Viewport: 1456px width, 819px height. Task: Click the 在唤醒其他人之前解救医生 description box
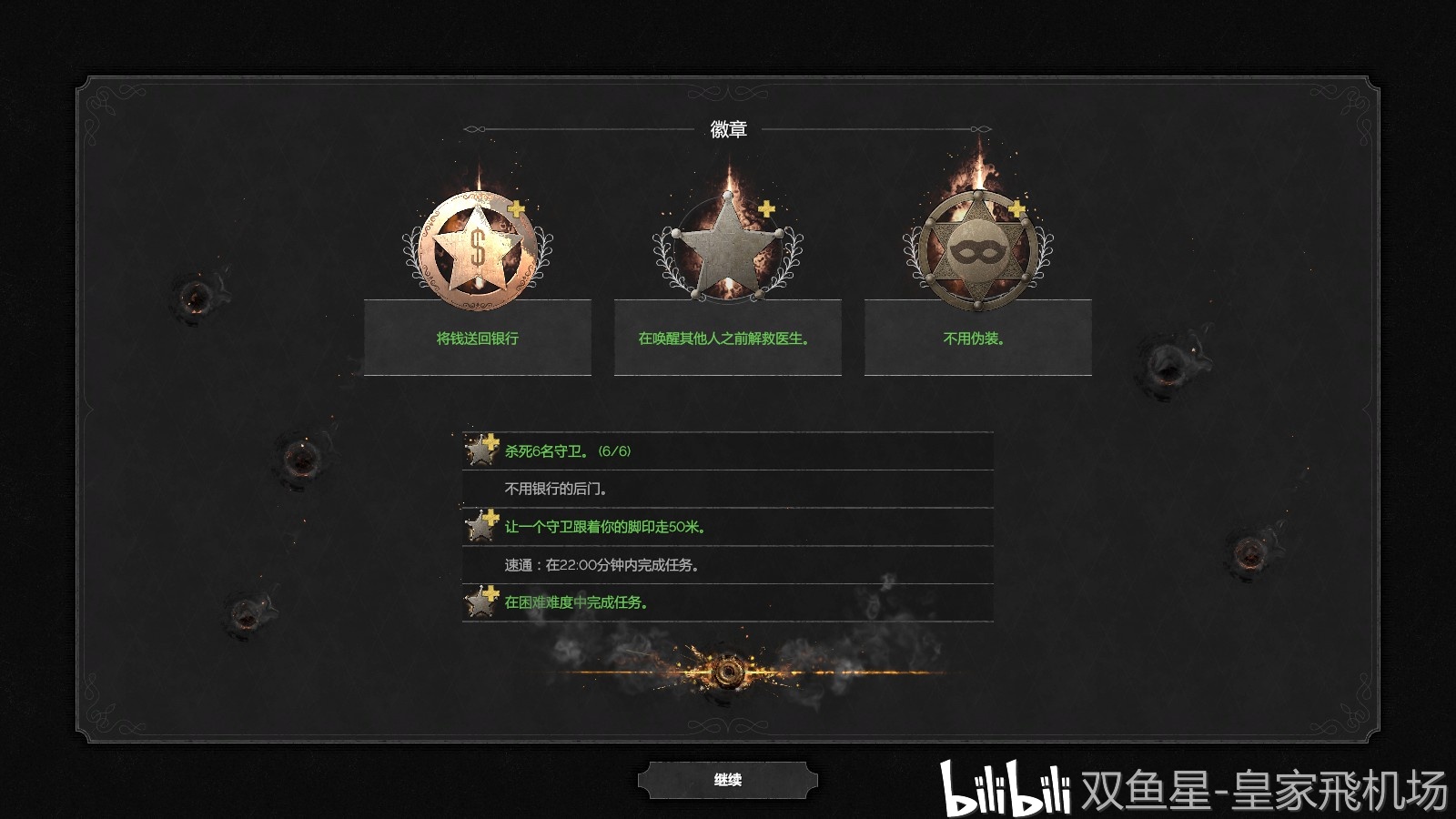(727, 338)
